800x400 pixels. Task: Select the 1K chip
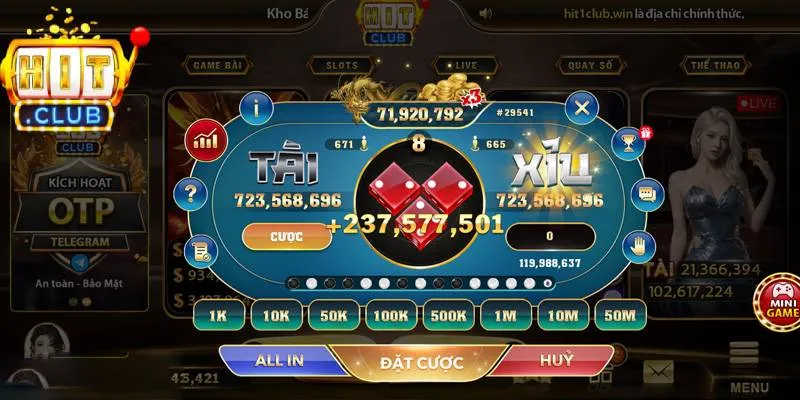219,315
